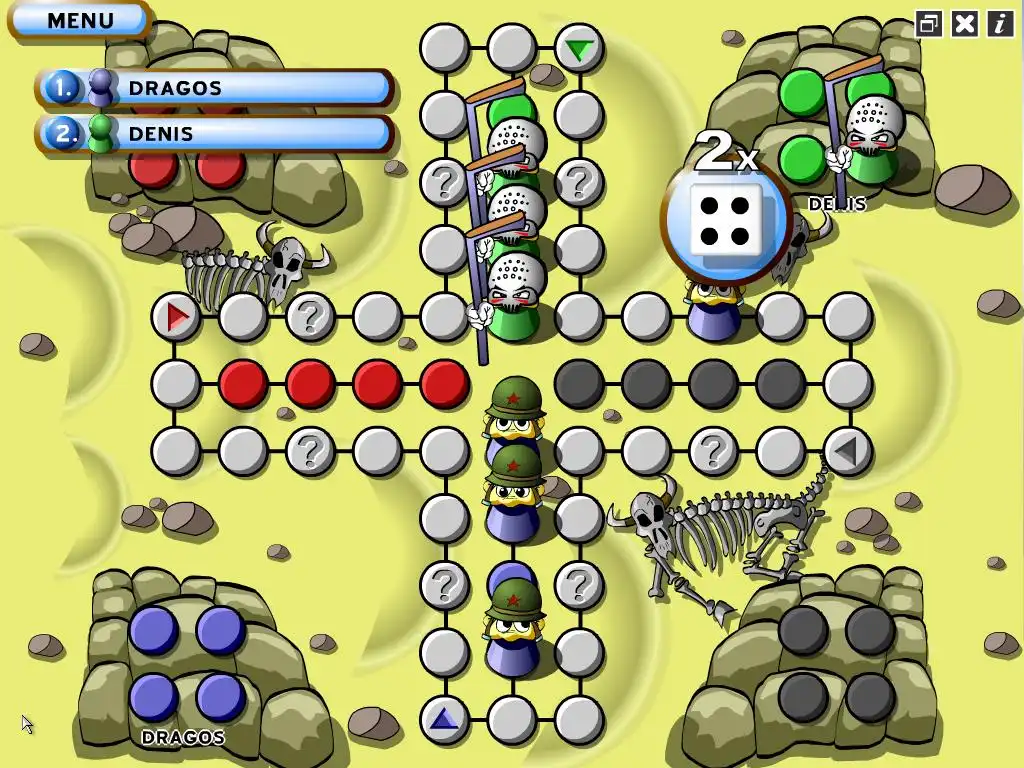Image resolution: width=1024 pixels, height=768 pixels.
Task: Open the MENU button
Action: tap(79, 20)
